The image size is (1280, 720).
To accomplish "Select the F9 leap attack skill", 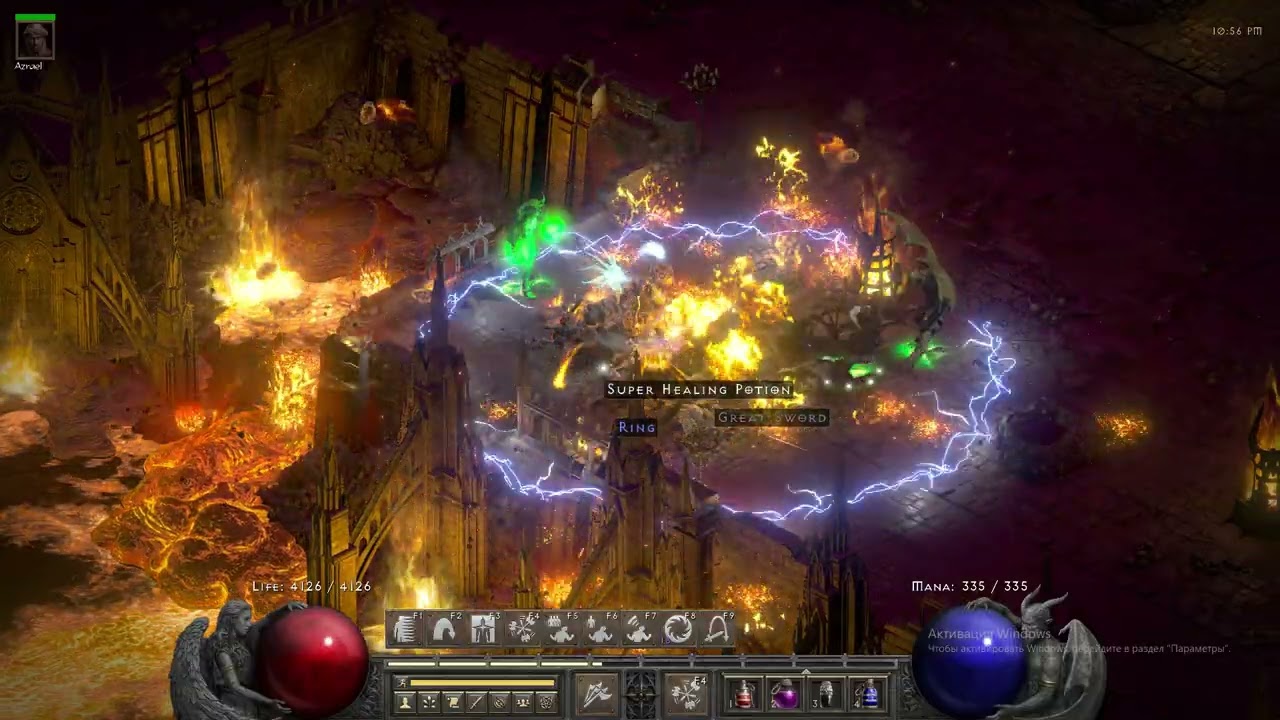I will coord(717,629).
